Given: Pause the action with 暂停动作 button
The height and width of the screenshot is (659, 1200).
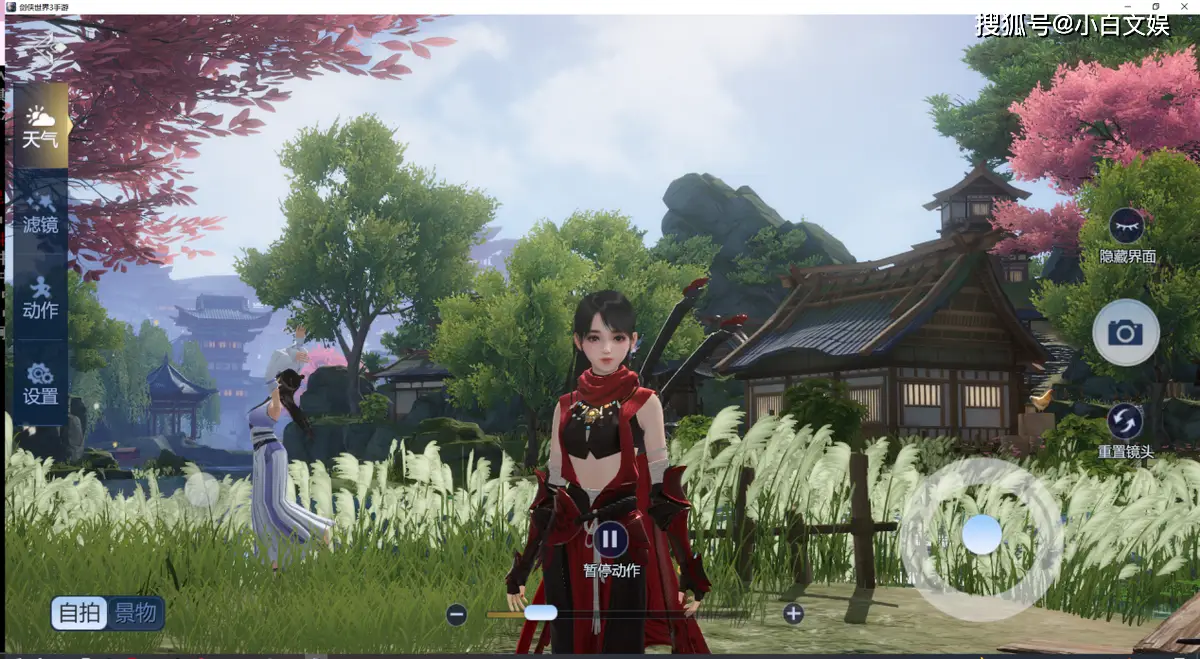Looking at the screenshot, I should click(x=610, y=540).
